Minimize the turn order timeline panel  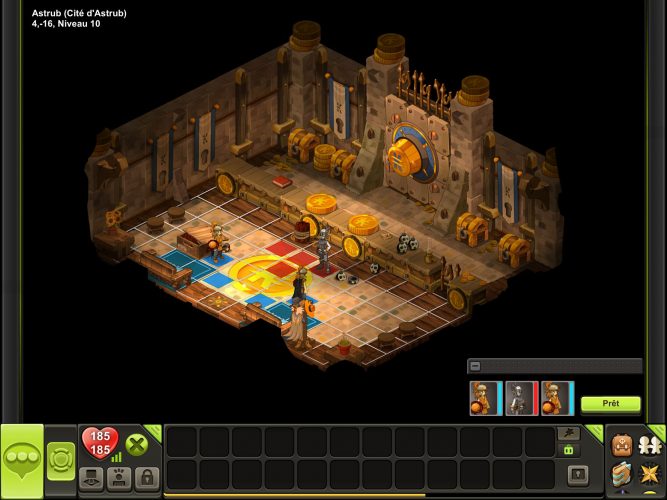pyautogui.click(x=475, y=366)
